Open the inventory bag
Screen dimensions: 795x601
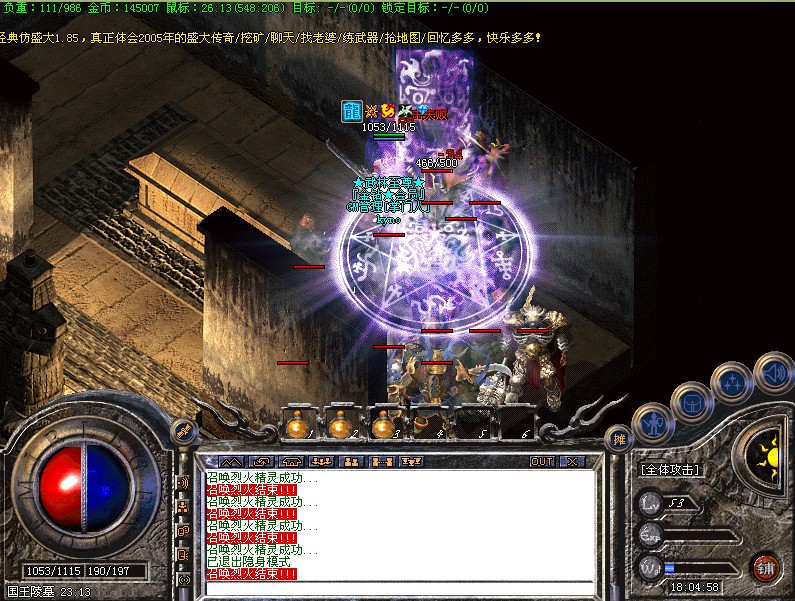tap(691, 402)
